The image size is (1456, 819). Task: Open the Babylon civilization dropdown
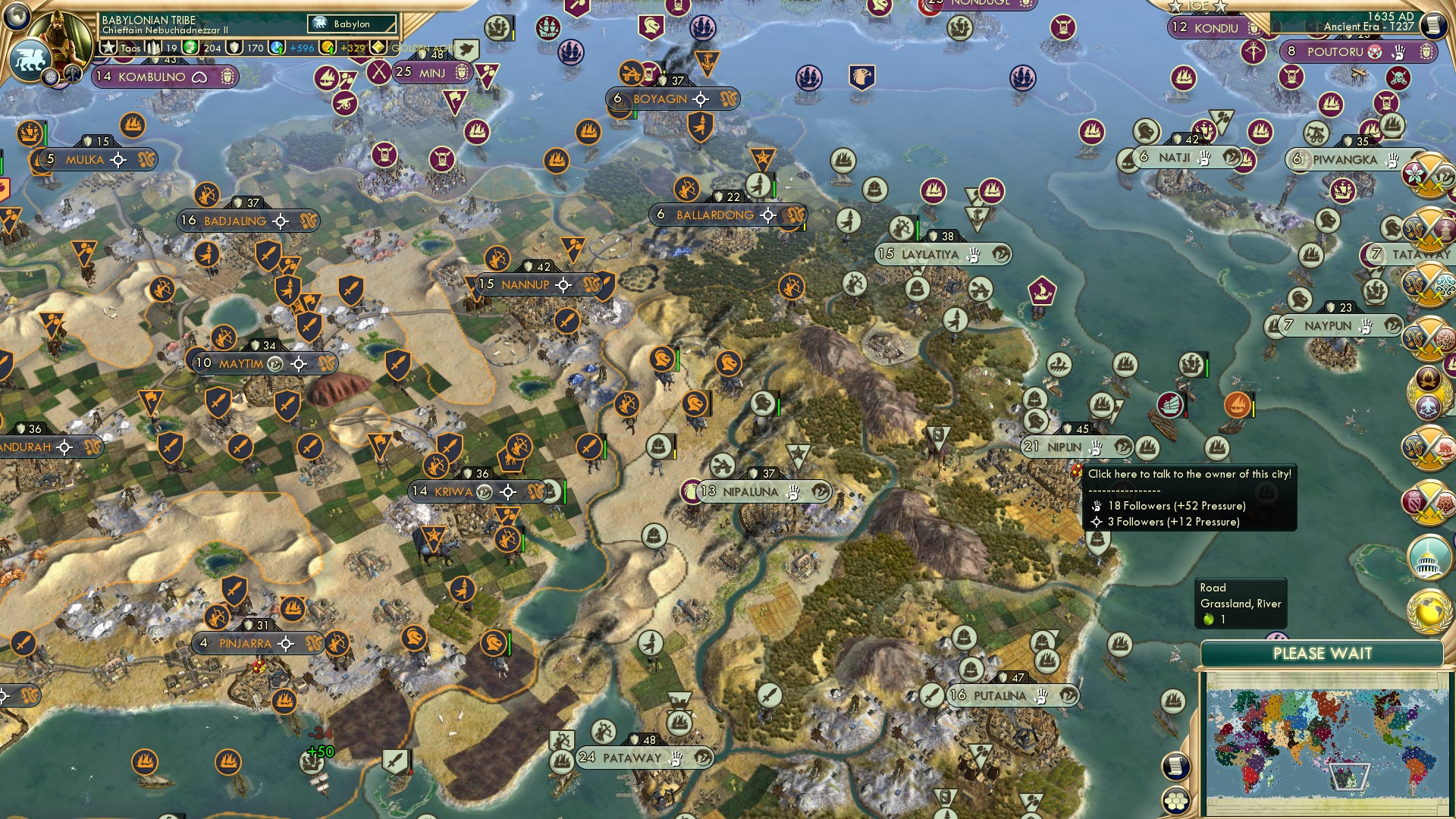pos(353,24)
